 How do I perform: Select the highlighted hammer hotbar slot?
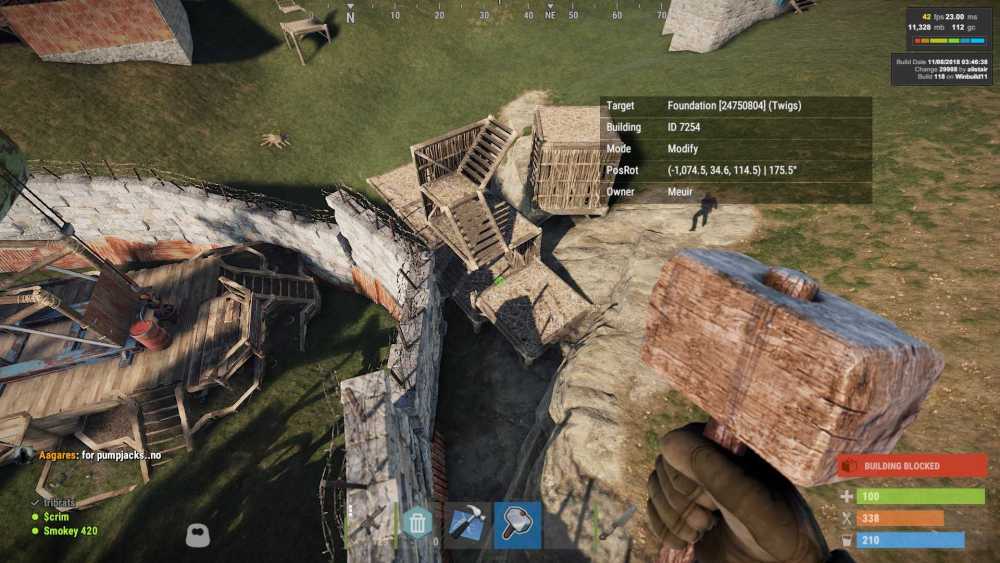pos(517,524)
